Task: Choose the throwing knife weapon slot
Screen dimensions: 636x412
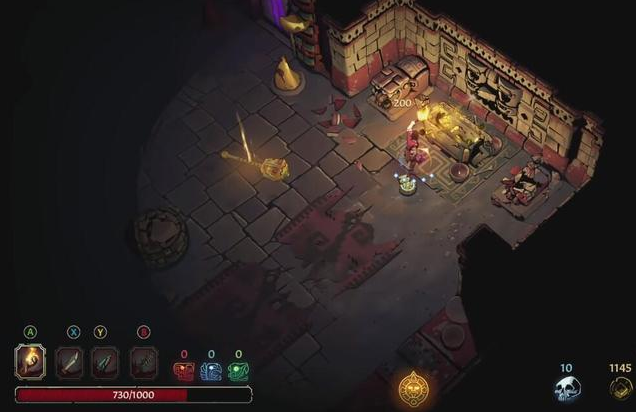Action: [105, 361]
